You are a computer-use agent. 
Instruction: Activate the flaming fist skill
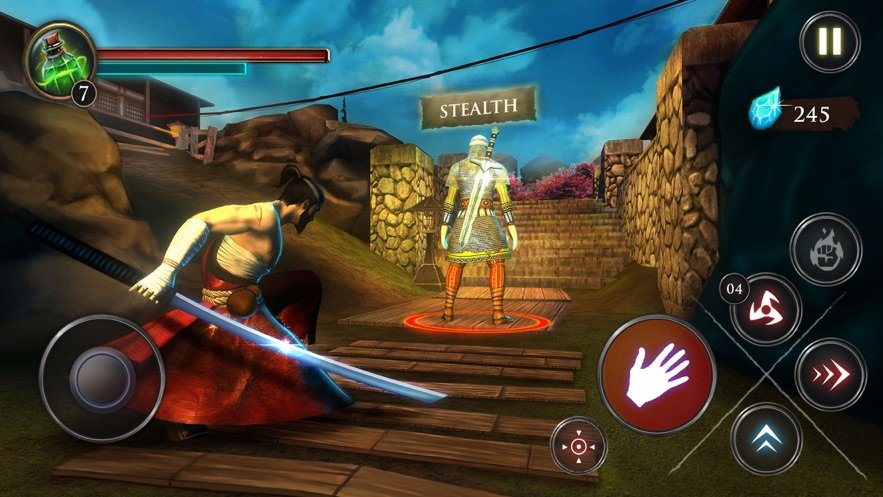point(825,249)
